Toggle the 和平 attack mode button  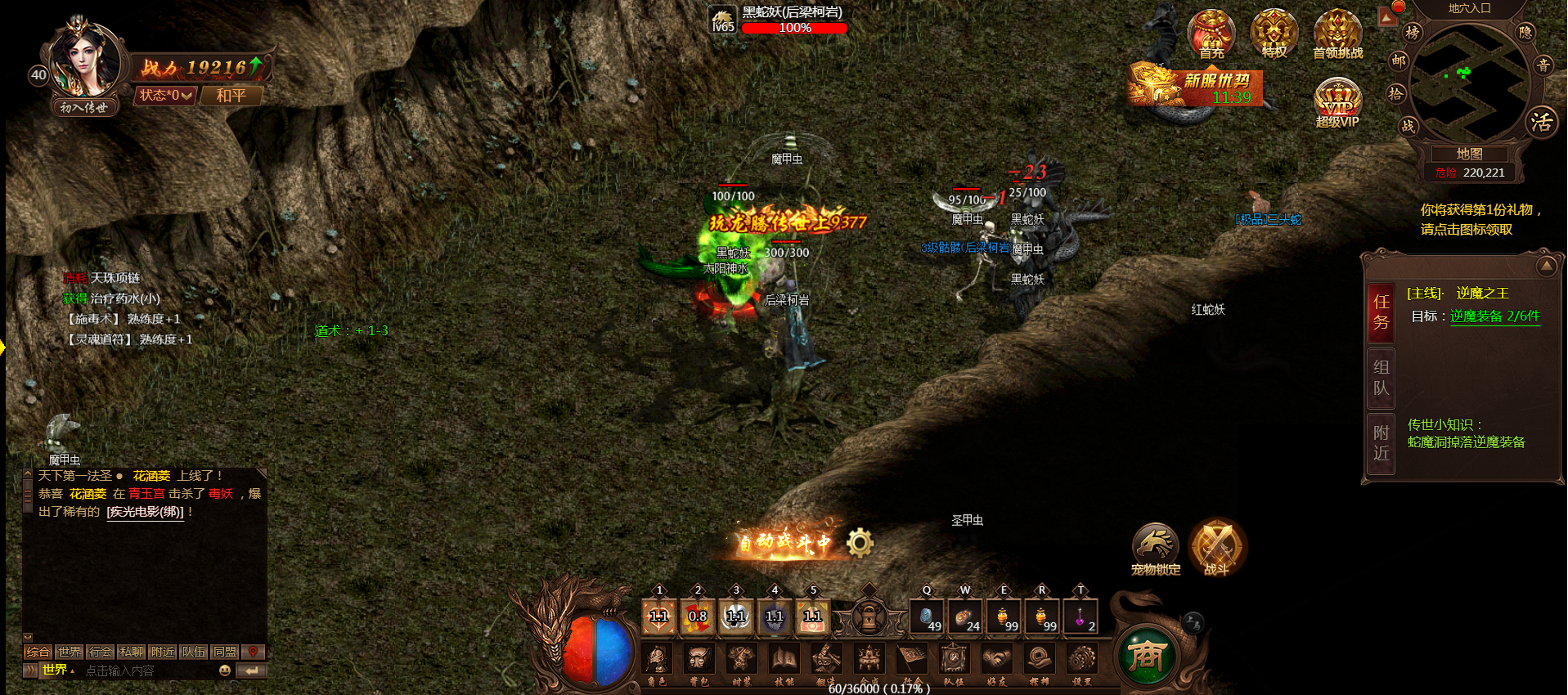point(231,96)
